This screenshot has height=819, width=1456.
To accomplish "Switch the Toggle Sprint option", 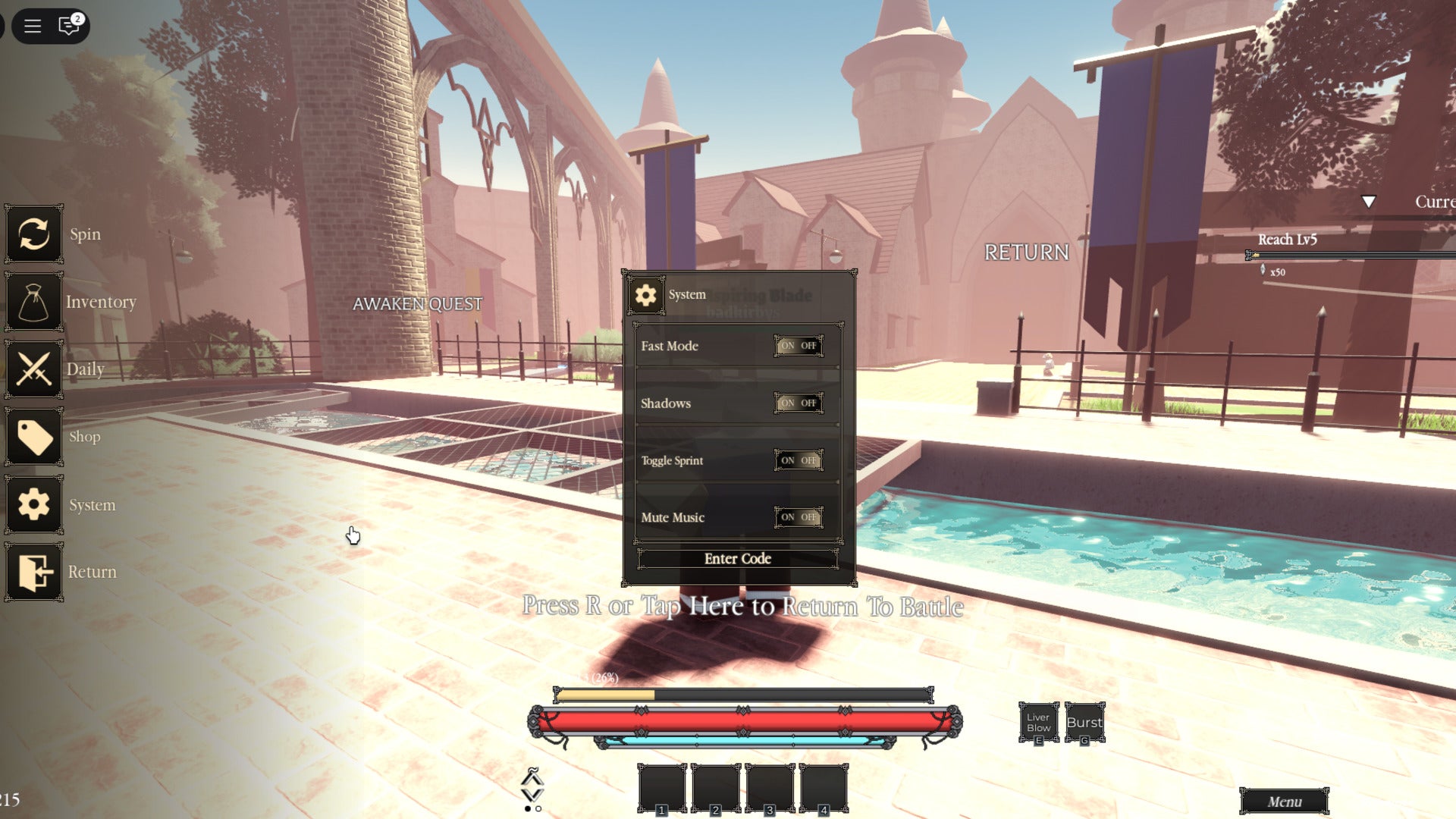I will point(798,460).
